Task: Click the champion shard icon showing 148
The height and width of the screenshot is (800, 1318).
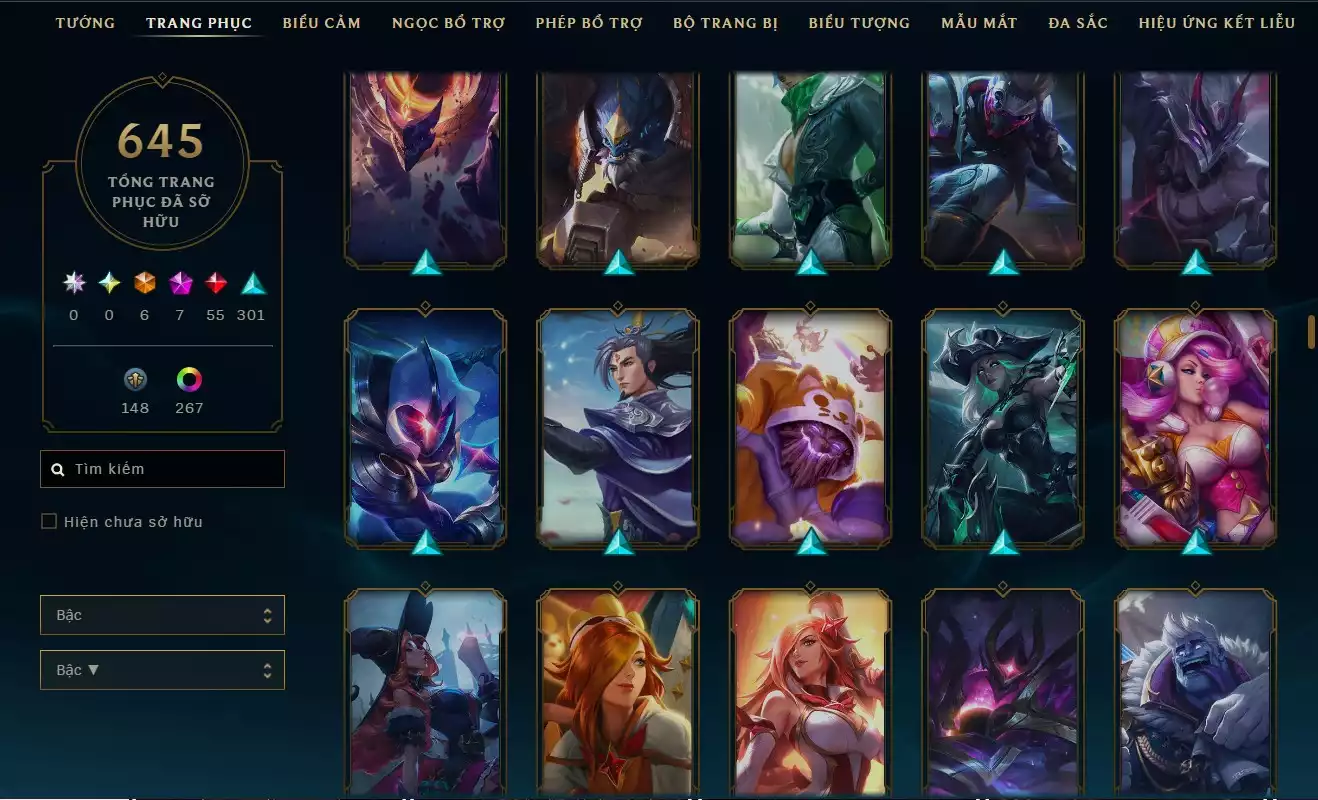Action: 135,380
